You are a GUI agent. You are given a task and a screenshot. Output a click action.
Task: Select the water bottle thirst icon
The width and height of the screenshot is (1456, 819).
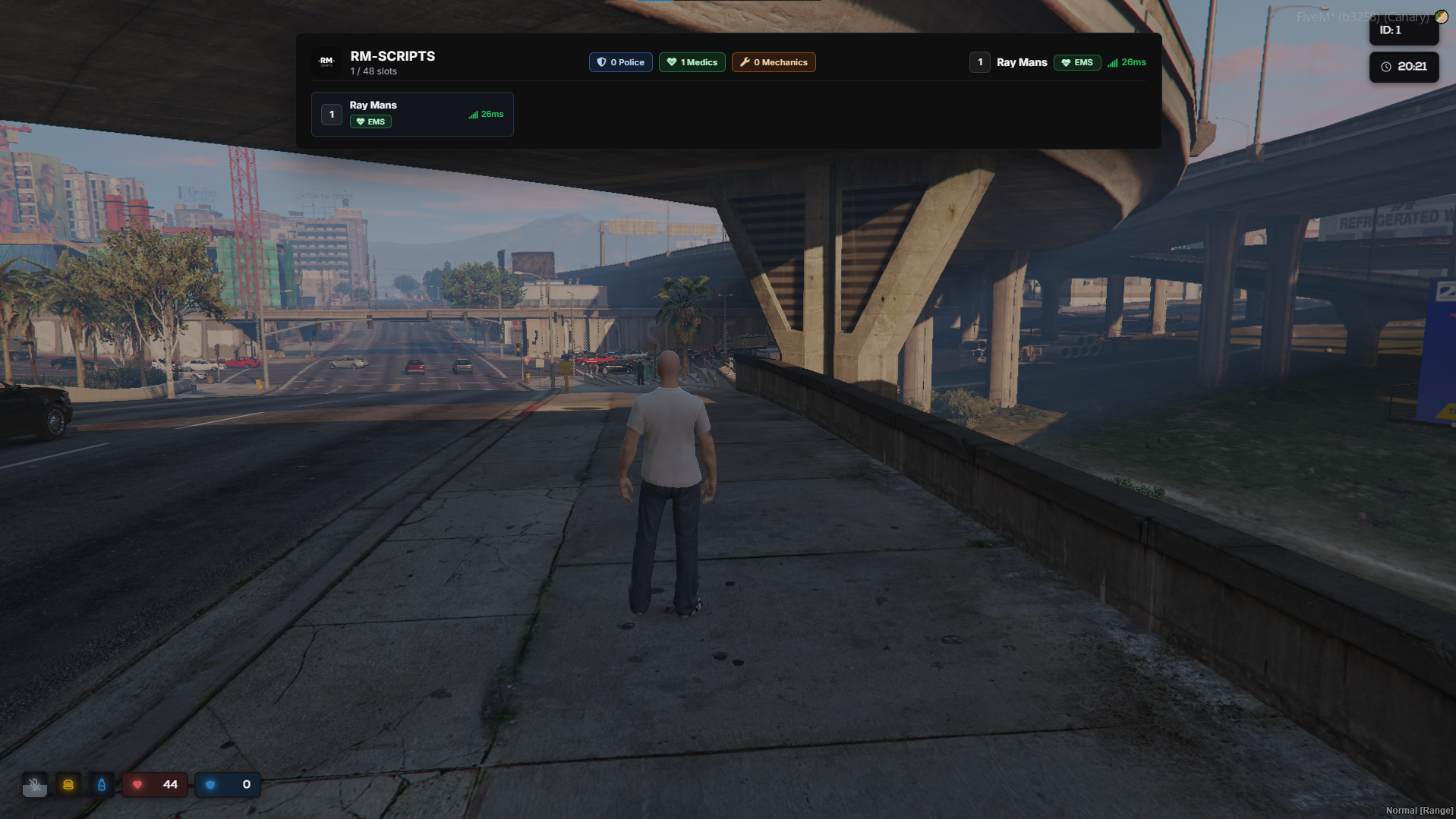pos(102,785)
